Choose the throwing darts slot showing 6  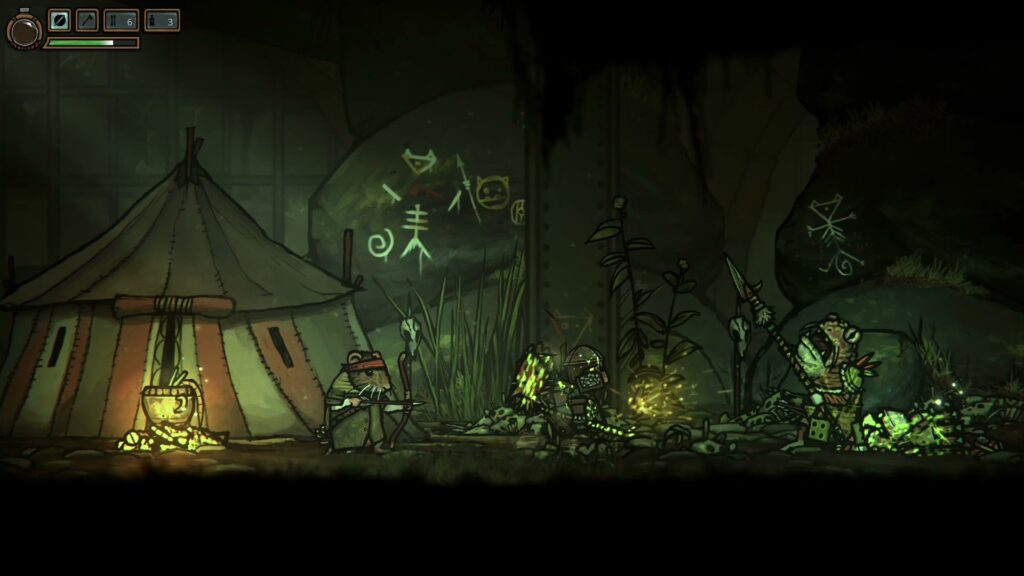[121, 20]
